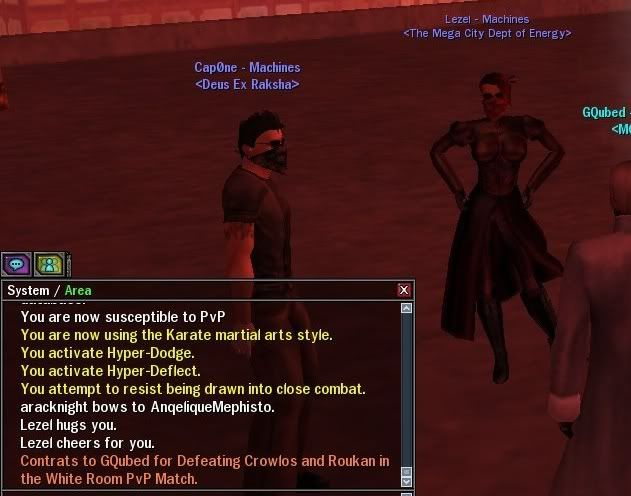Close the System / Area chat window
This screenshot has height=496, width=631.
404,290
